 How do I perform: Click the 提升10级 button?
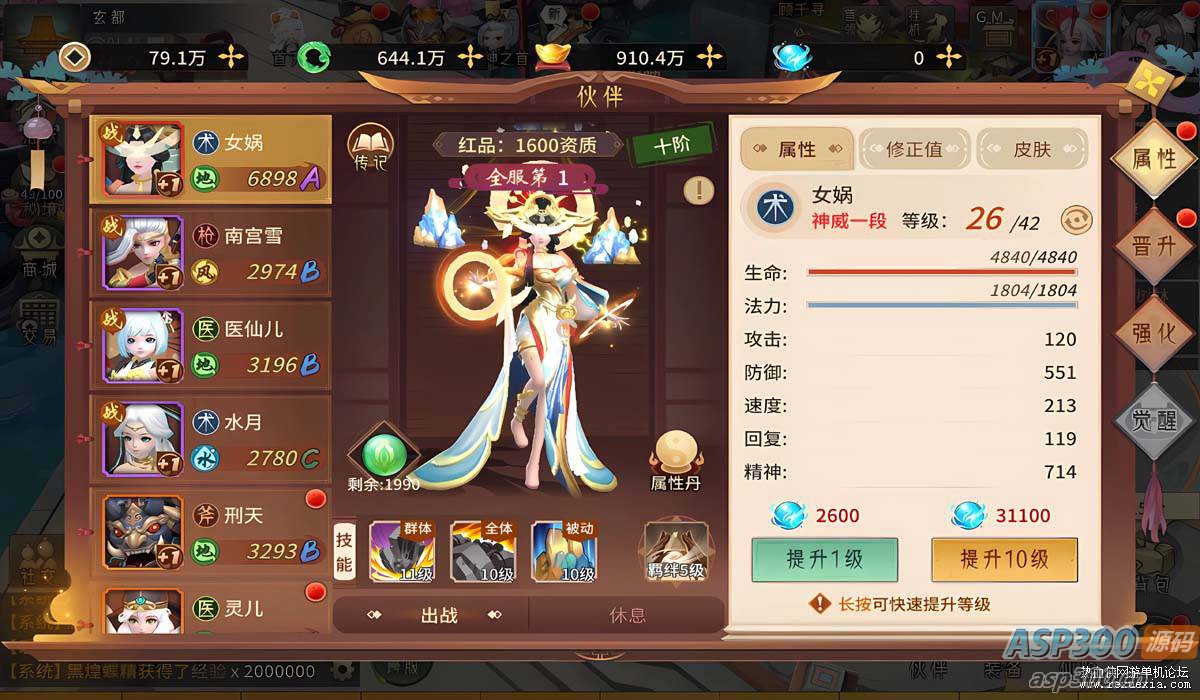pyautogui.click(x=1004, y=560)
